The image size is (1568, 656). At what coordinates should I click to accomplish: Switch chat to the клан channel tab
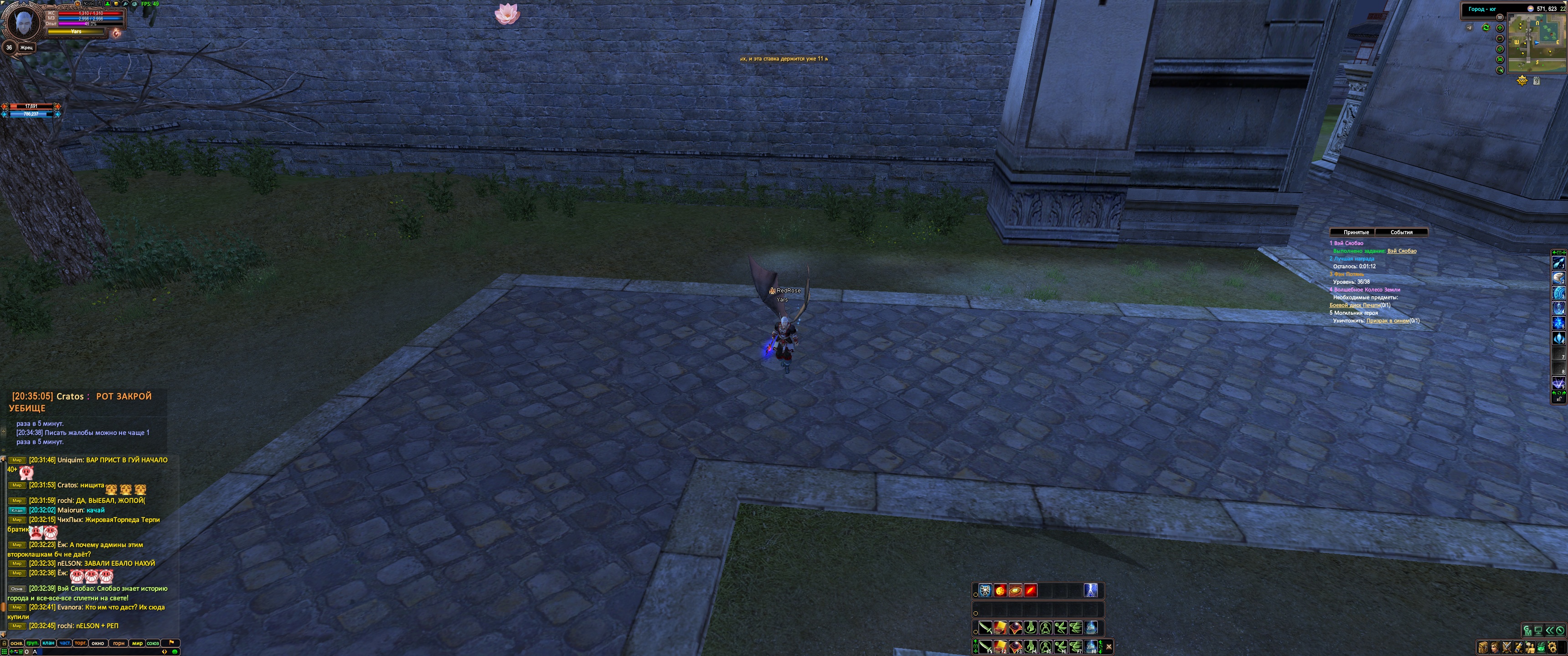click(48, 643)
